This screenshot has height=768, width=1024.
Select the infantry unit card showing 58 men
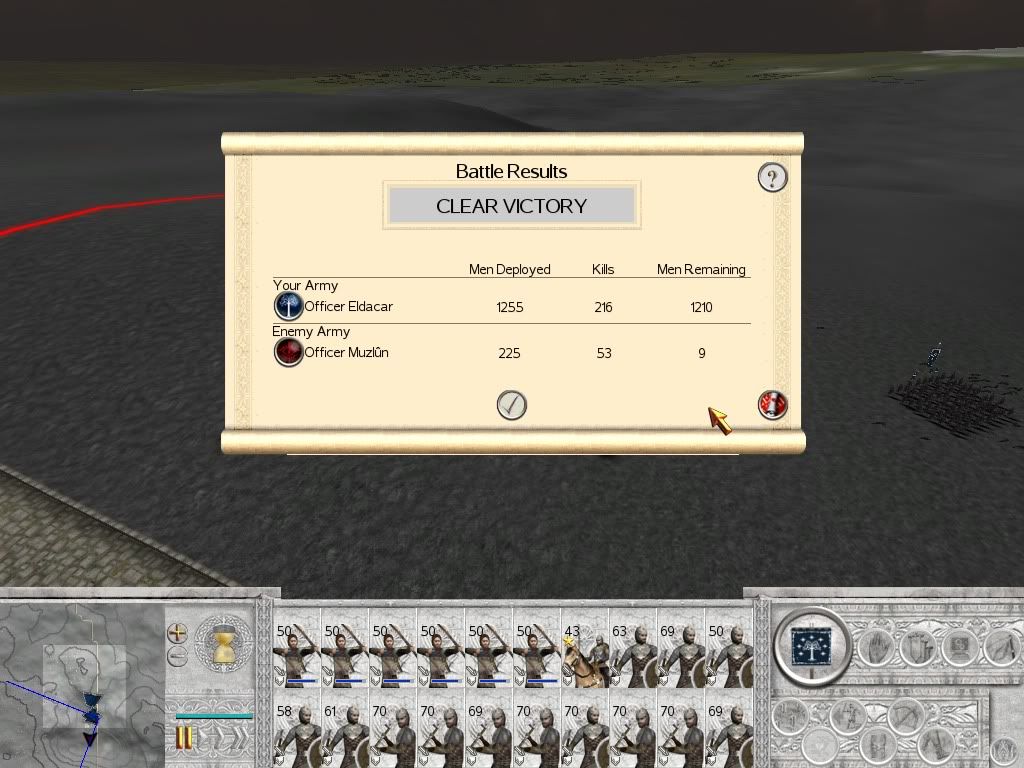(x=296, y=735)
